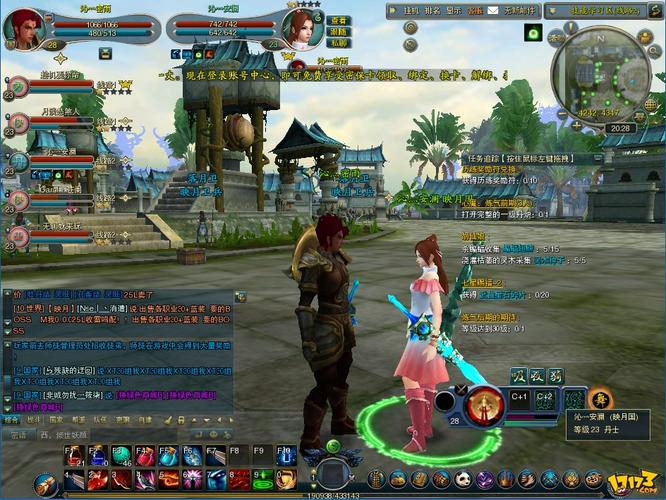
Task: Click the 私聊 private chat button
Action: [339, 44]
